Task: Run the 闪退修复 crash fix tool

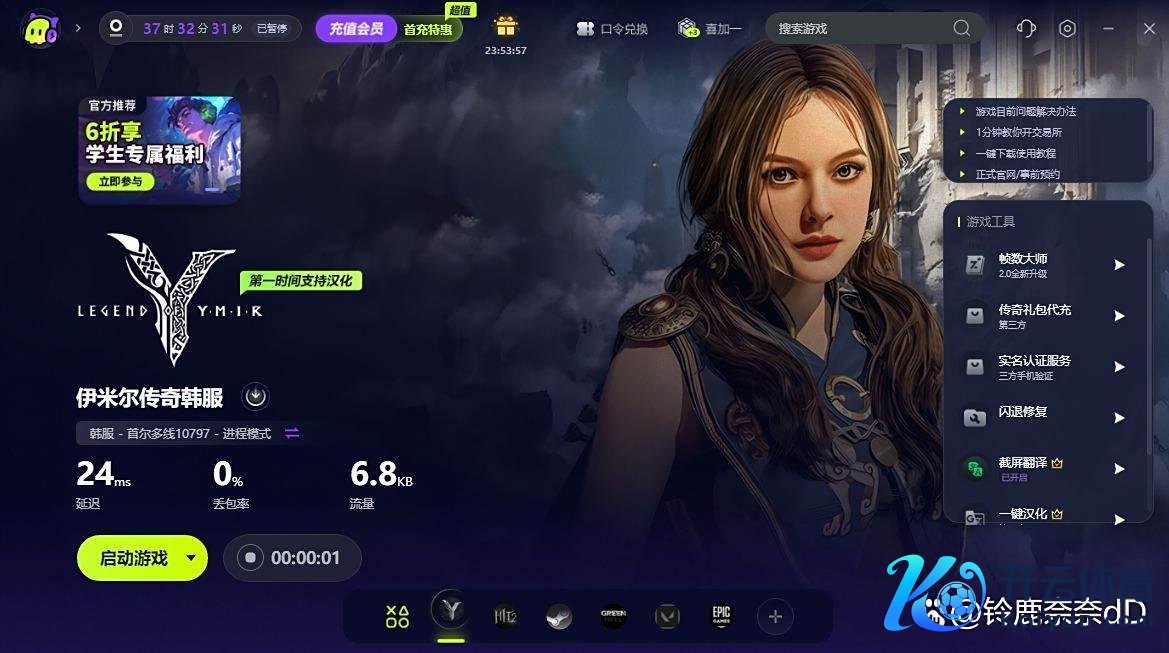Action: point(1045,418)
